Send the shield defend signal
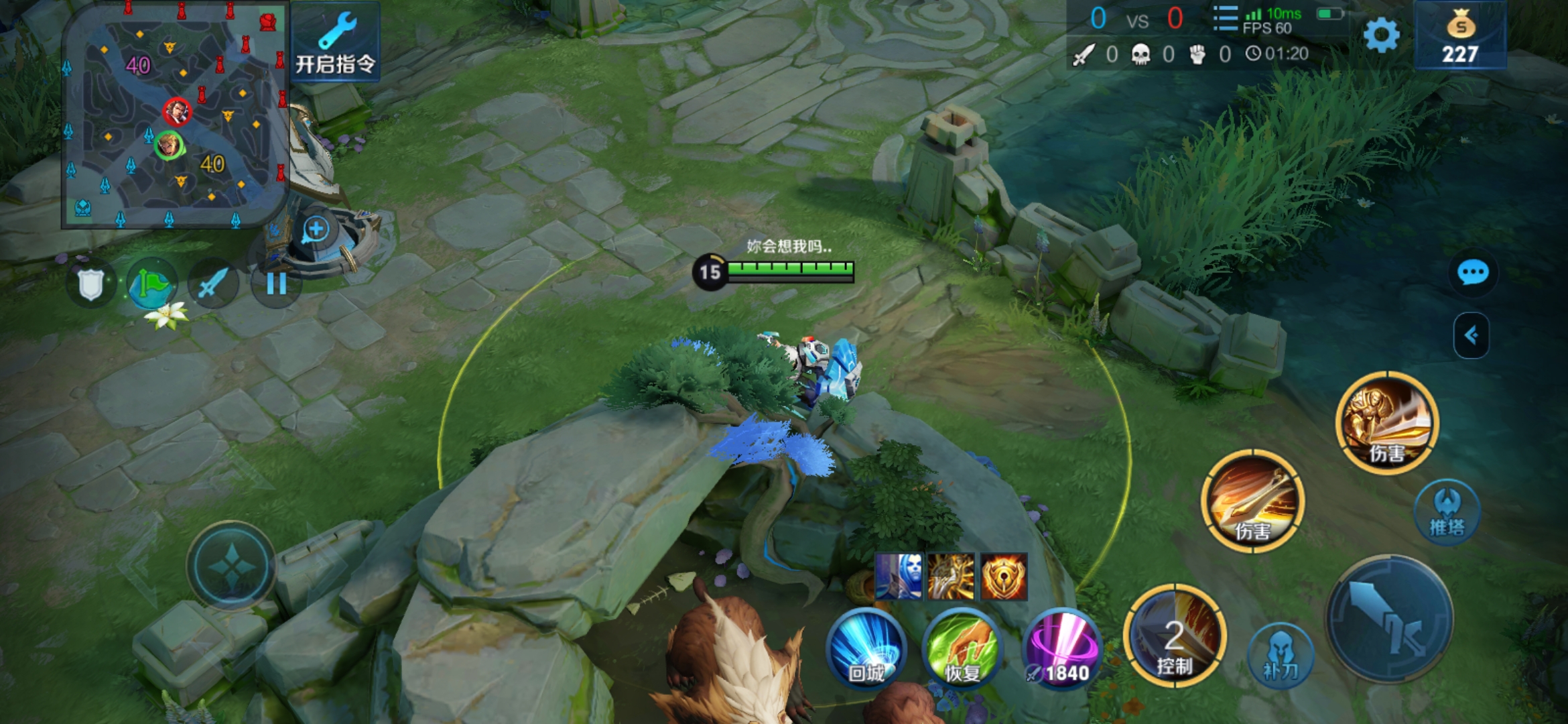 [x=91, y=284]
